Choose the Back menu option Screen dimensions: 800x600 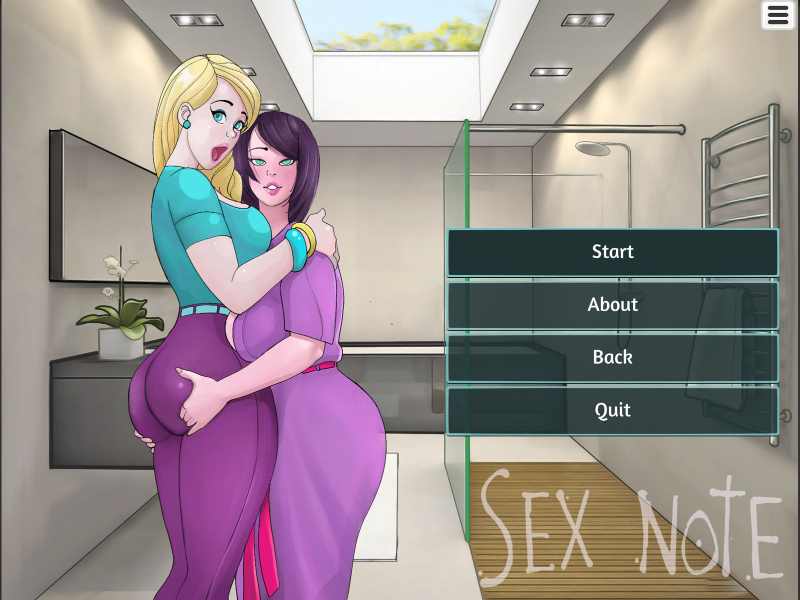[x=612, y=357]
